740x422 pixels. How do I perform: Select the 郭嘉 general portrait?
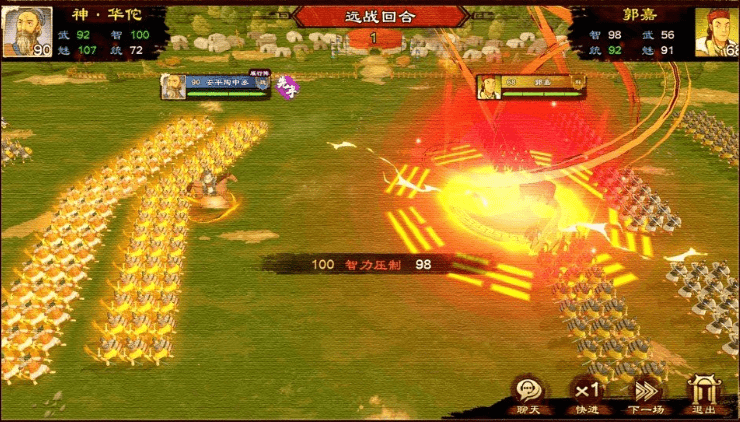pyautogui.click(x=717, y=32)
